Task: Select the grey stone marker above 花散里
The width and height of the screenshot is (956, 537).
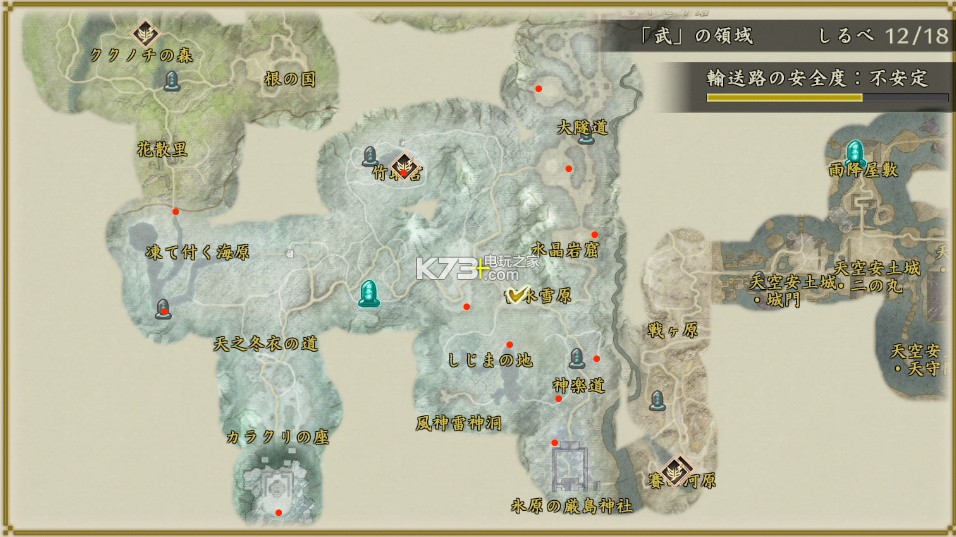Action: coord(171,80)
